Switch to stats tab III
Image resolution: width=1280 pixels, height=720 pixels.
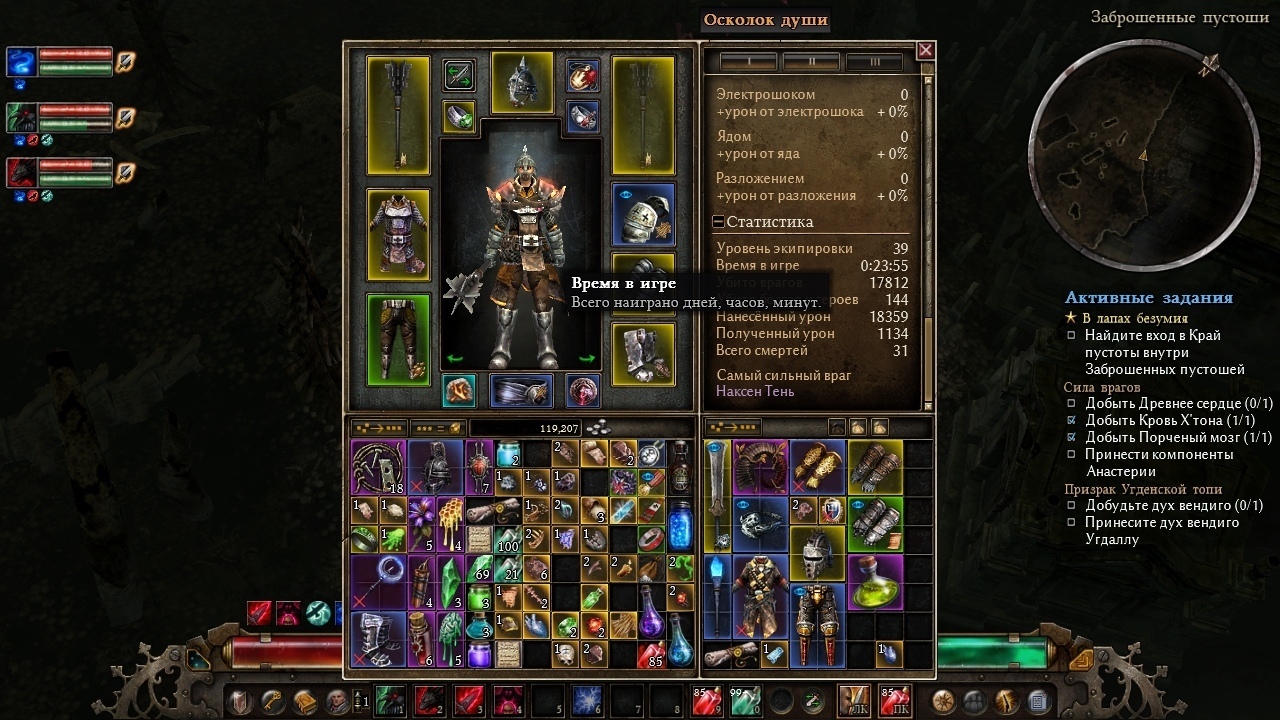click(x=874, y=62)
